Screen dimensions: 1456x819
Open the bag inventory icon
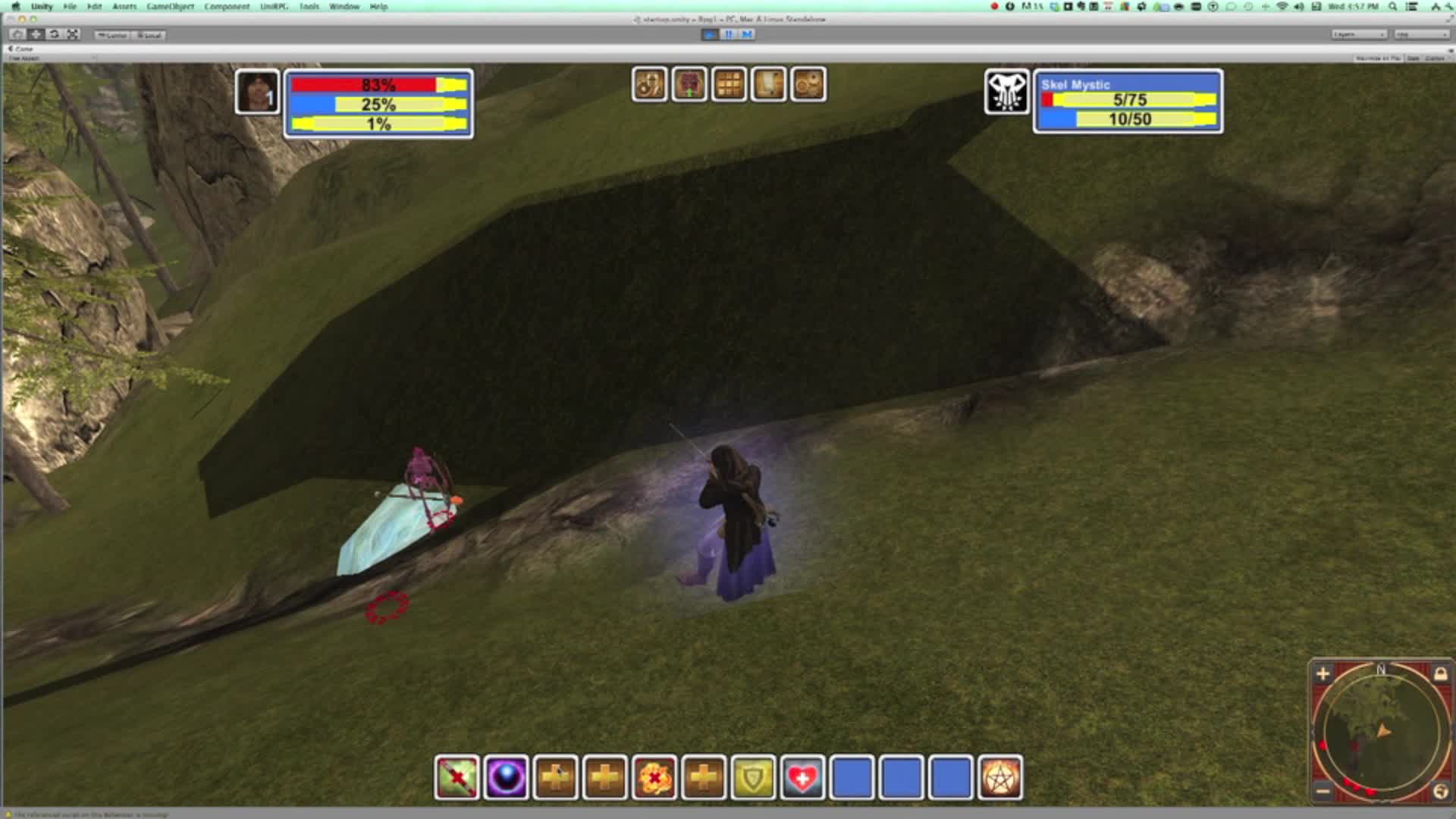(x=689, y=84)
